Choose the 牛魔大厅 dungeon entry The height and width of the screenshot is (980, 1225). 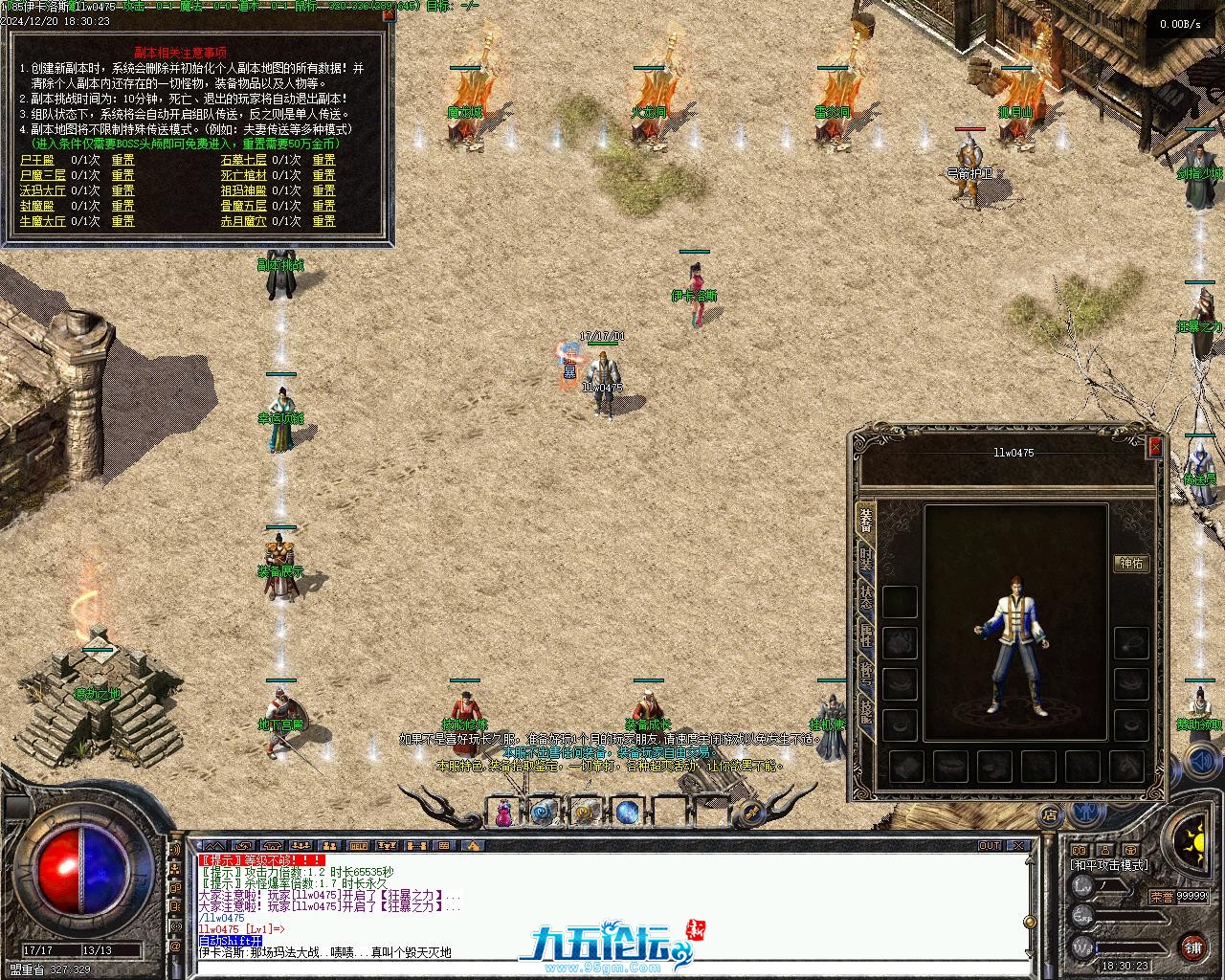pyautogui.click(x=43, y=221)
